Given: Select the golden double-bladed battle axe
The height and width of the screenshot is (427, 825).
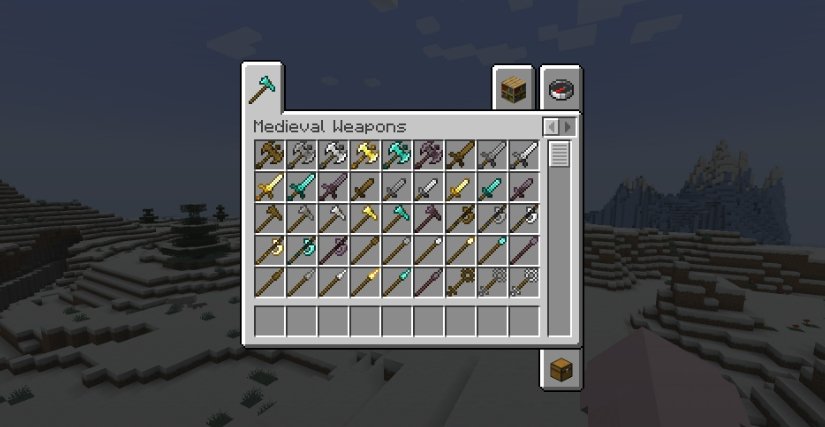Looking at the screenshot, I should [x=365, y=155].
